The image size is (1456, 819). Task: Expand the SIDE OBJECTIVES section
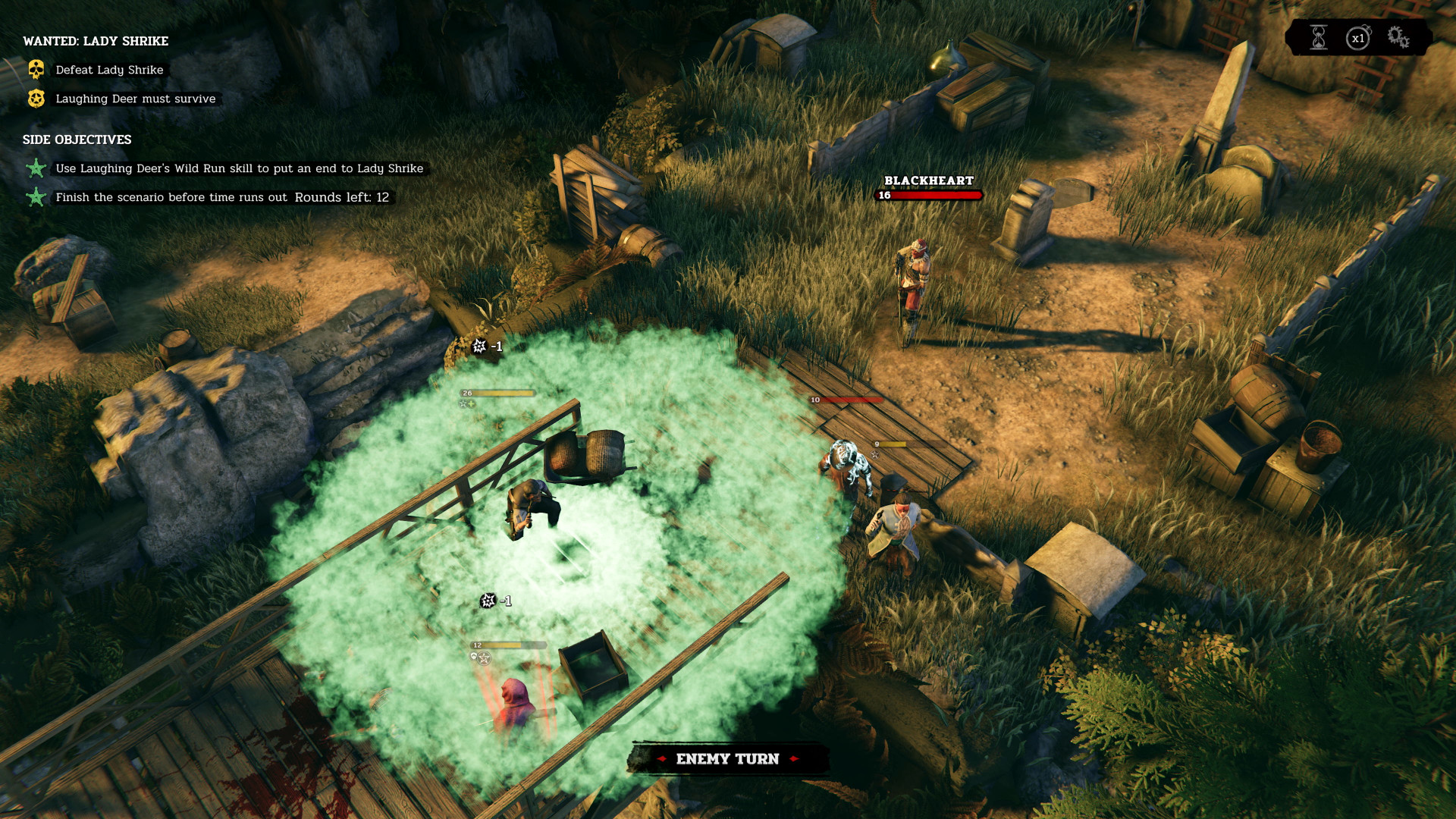tap(76, 140)
